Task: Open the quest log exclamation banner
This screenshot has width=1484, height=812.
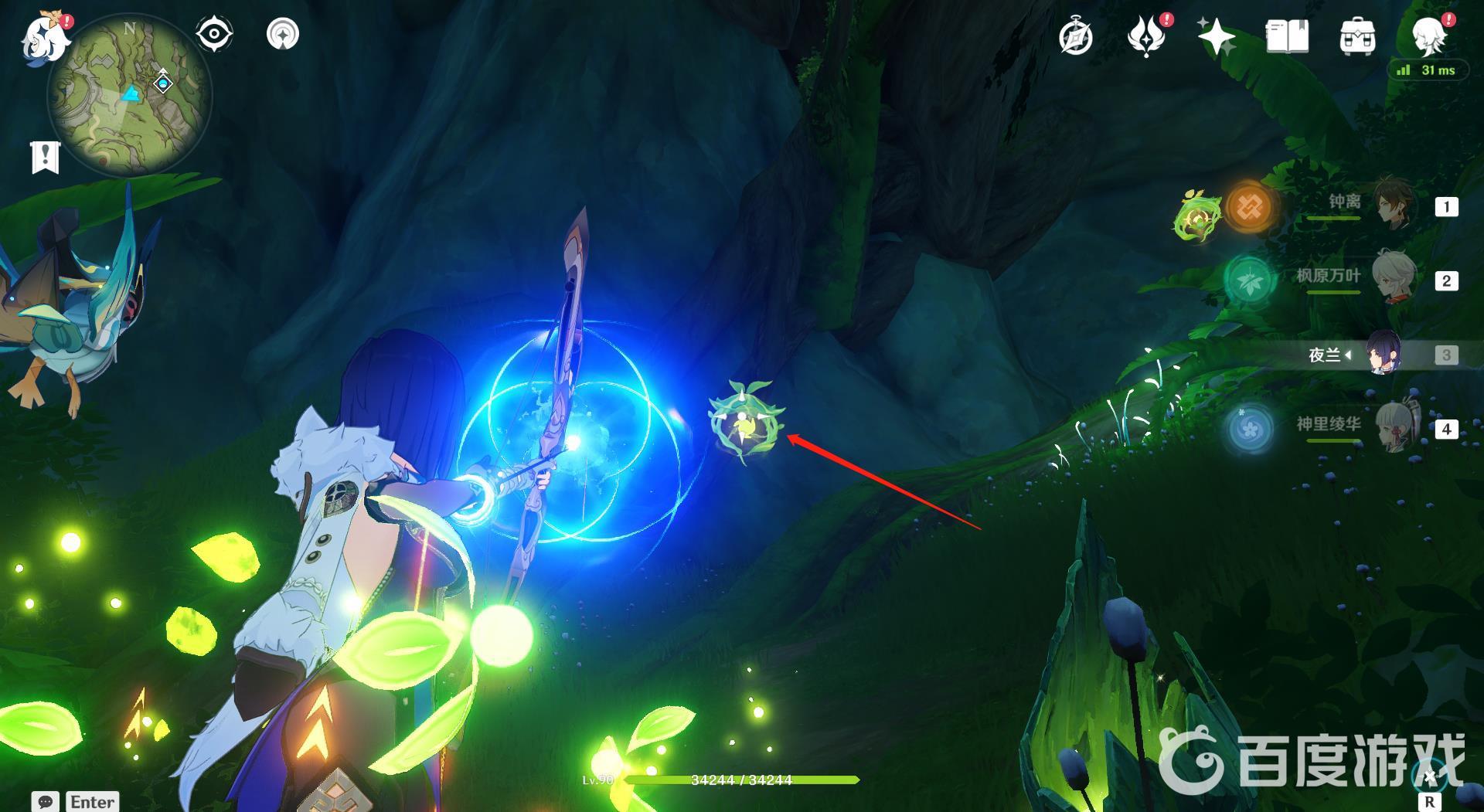Action: [45, 157]
